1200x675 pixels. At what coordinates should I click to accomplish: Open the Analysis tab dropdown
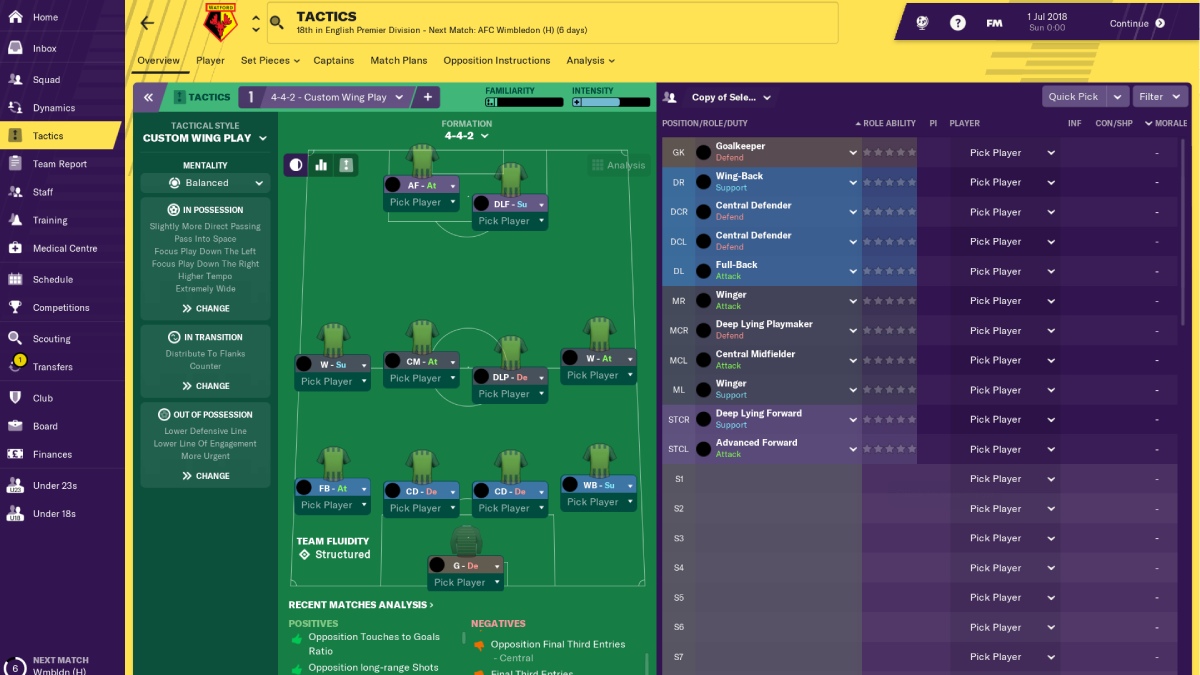pos(590,61)
